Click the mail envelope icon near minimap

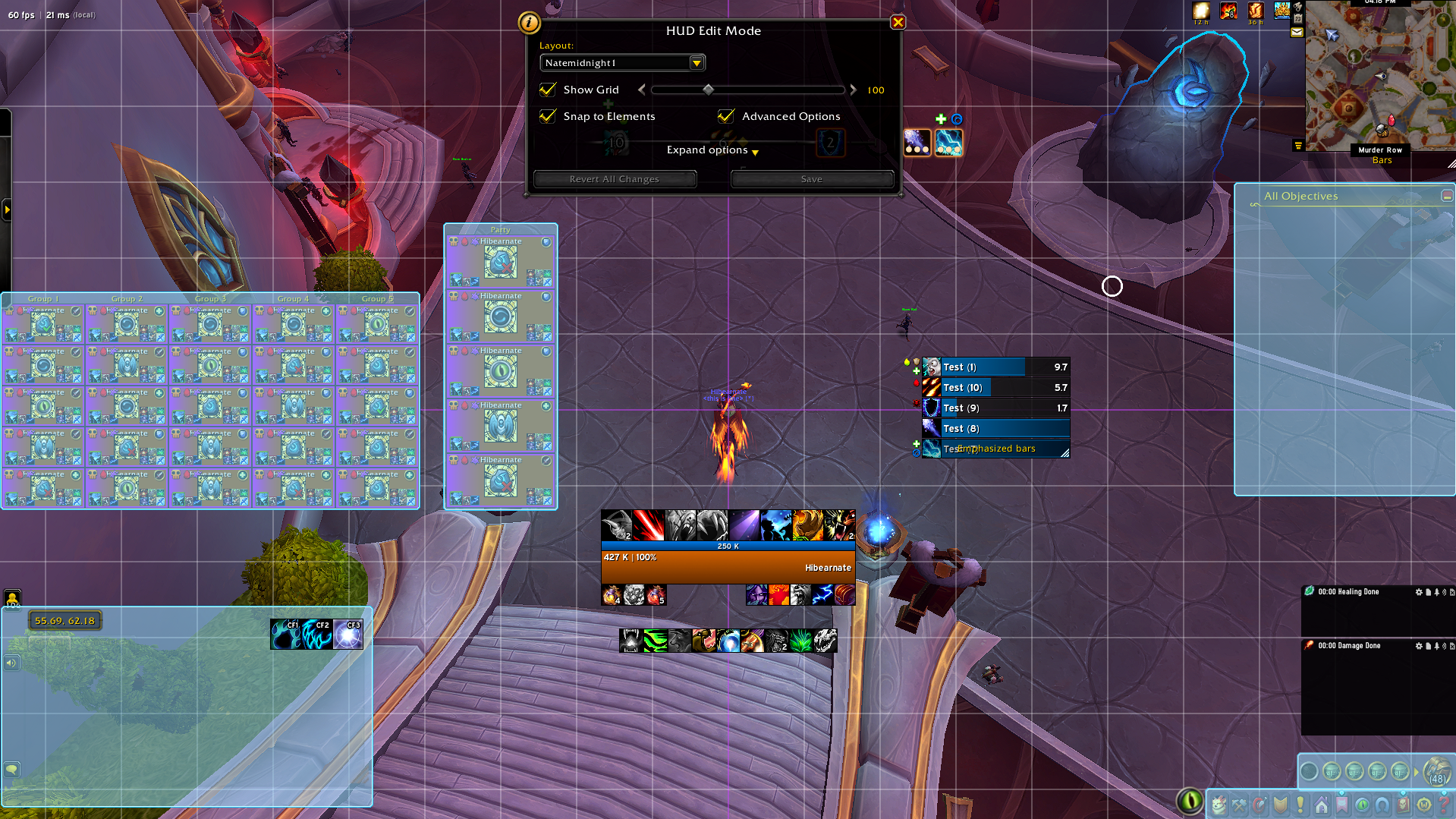pyautogui.click(x=1297, y=33)
